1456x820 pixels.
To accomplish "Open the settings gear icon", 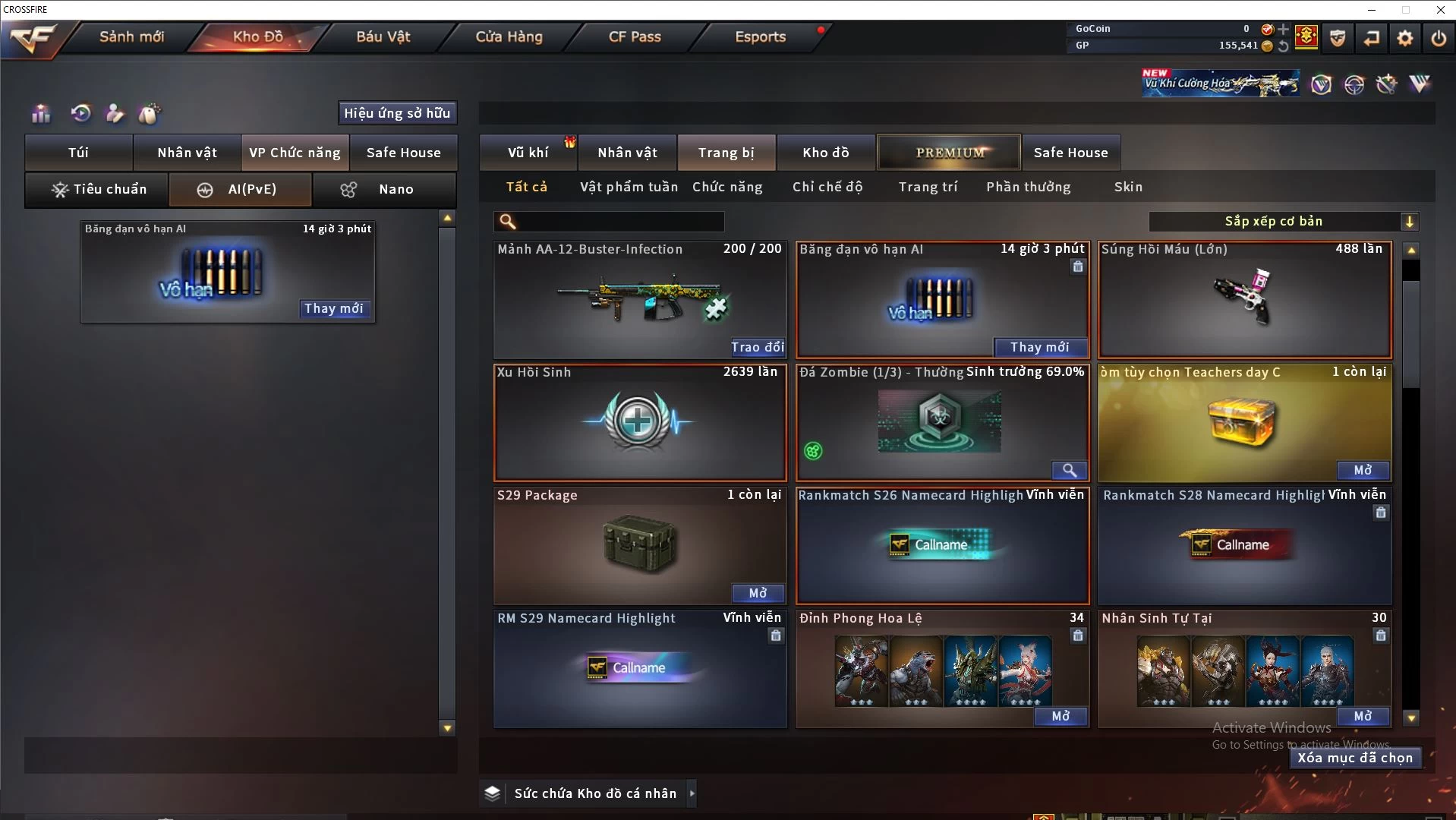I will point(1405,37).
